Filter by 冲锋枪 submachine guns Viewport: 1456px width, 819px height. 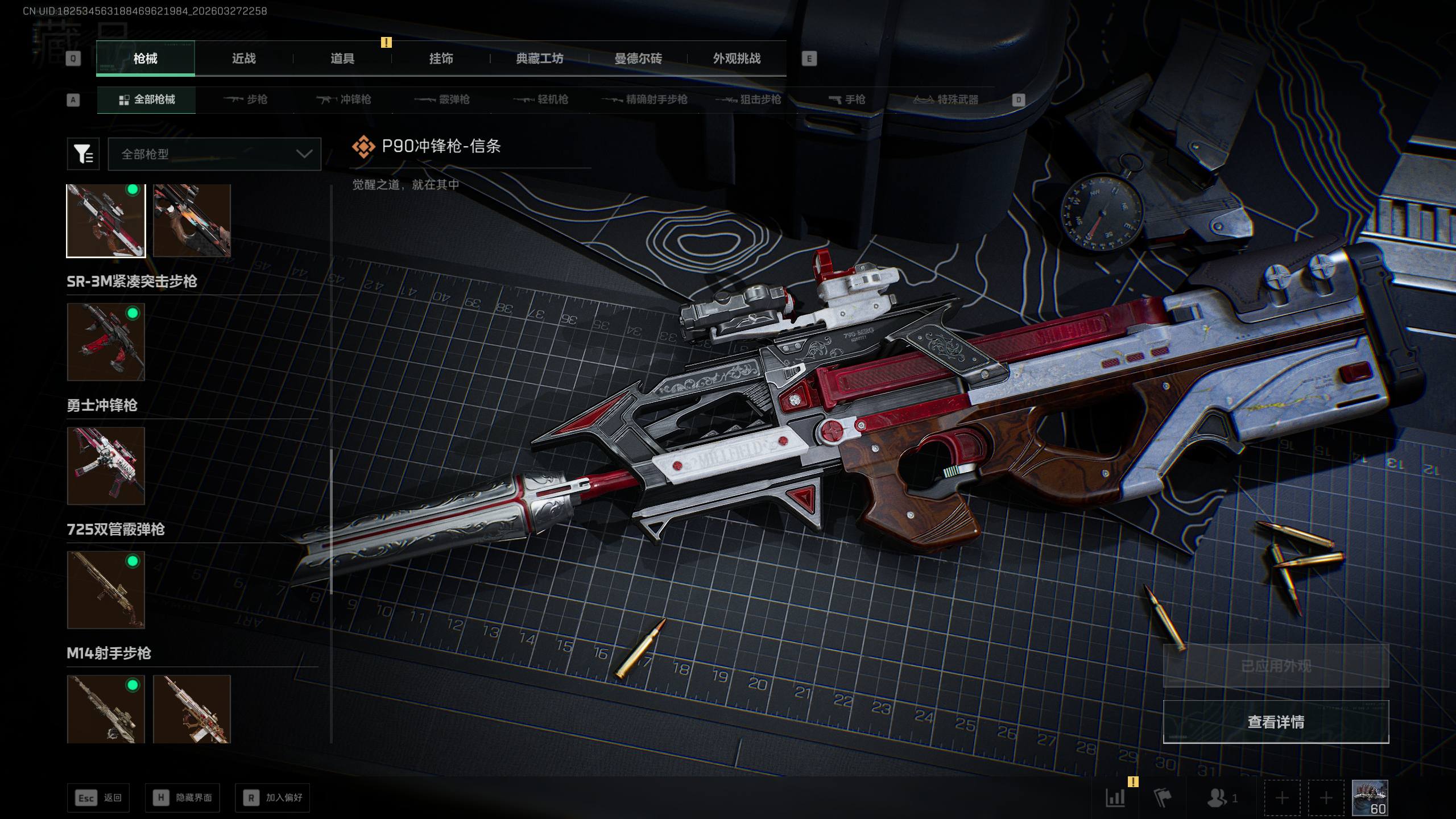(x=344, y=100)
